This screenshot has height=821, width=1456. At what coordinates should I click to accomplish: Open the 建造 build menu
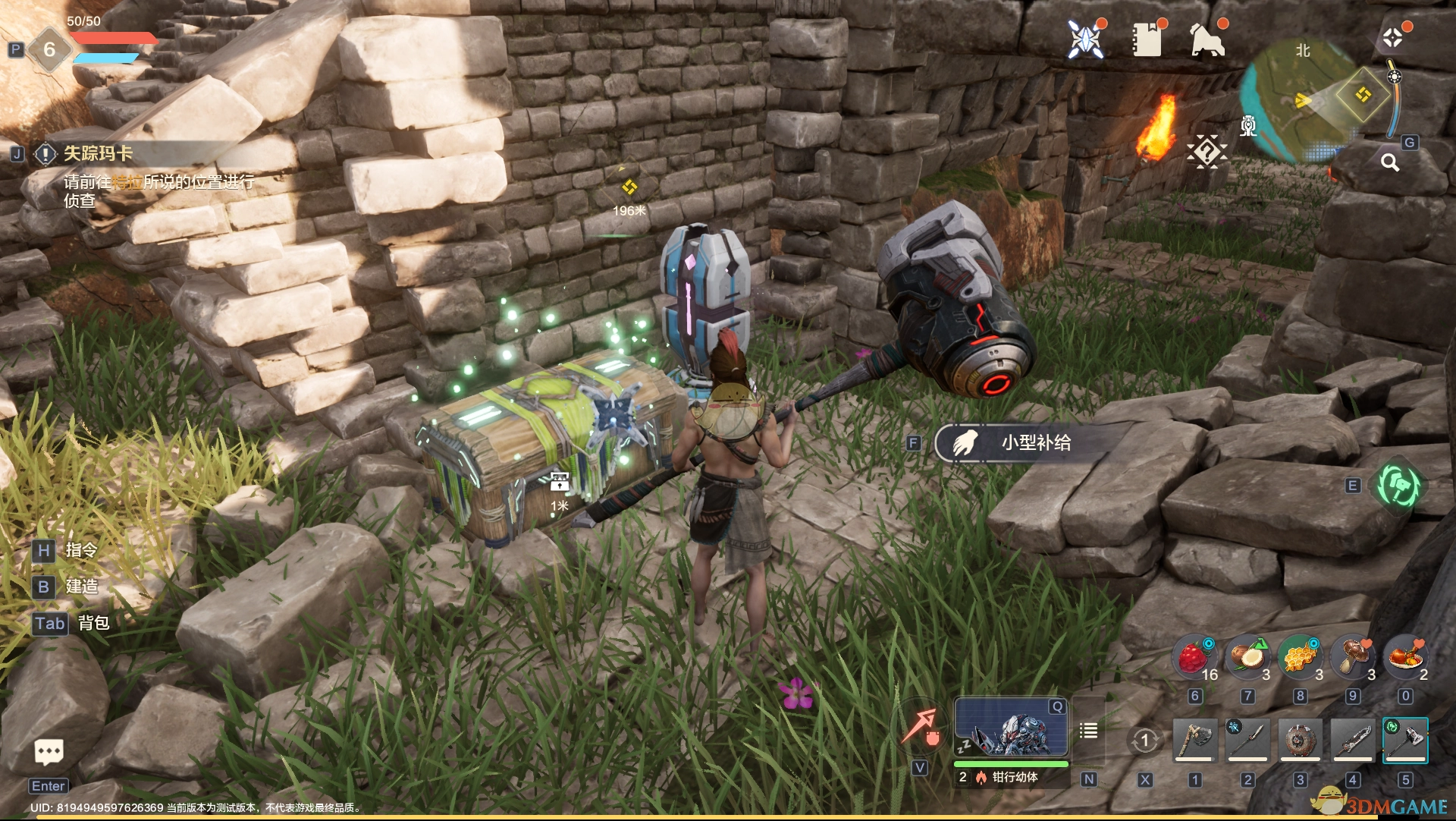[81, 587]
